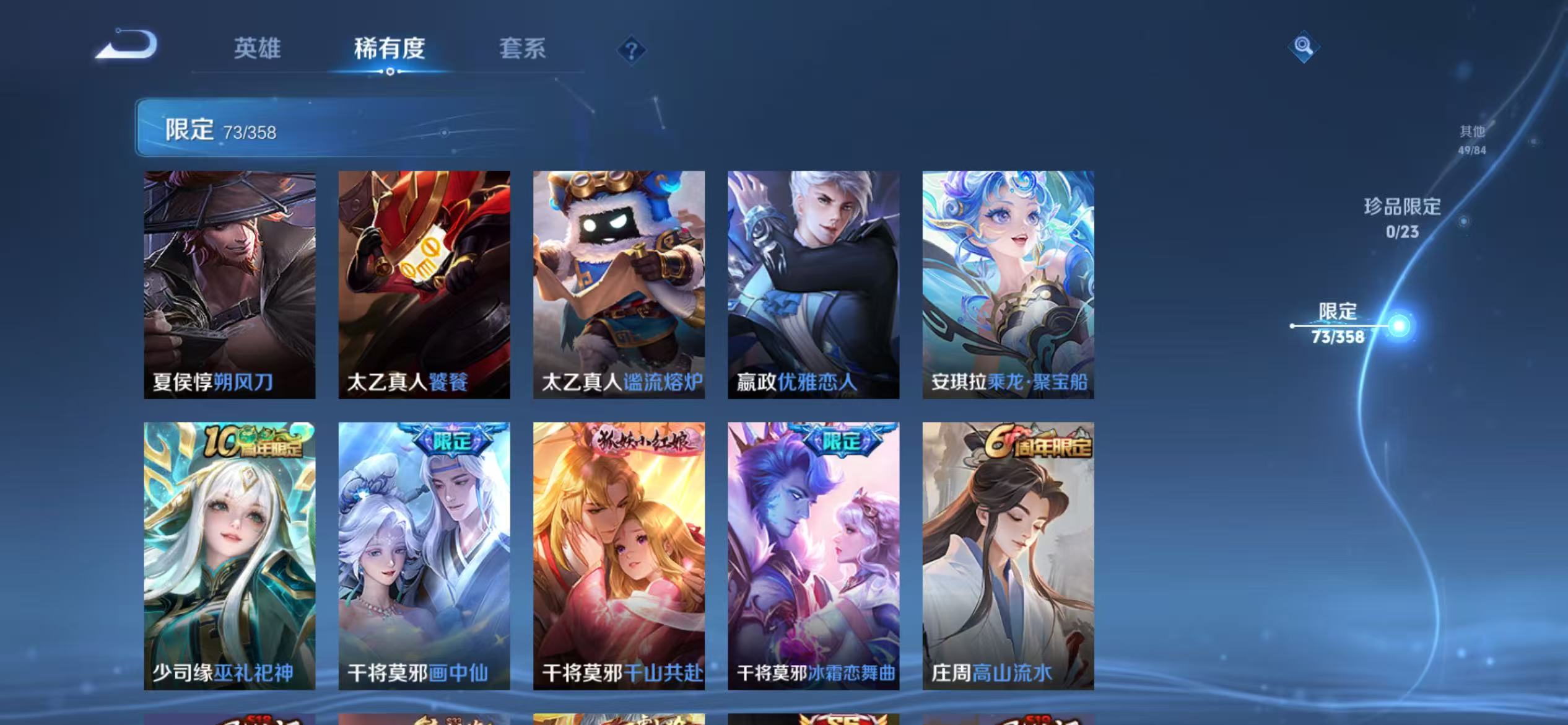Click the question mark help icon
The width and height of the screenshot is (1568, 725).
pyautogui.click(x=630, y=51)
